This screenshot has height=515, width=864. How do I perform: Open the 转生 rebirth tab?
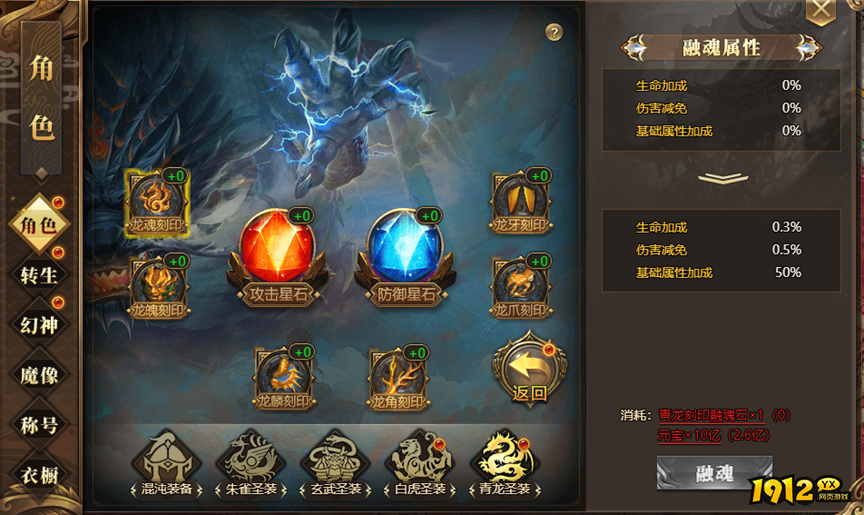(40, 274)
